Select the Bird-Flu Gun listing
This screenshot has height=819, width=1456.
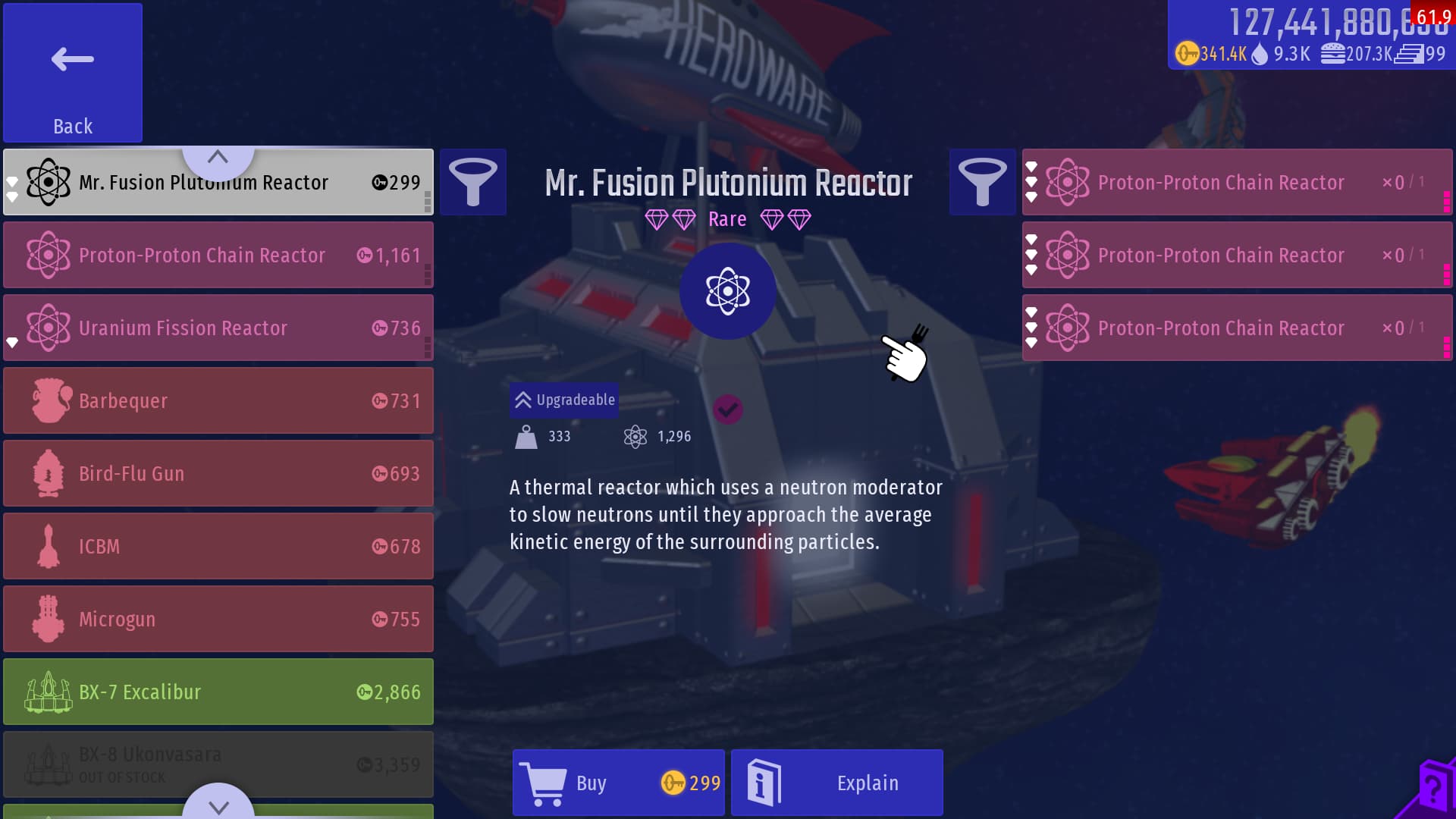point(218,473)
